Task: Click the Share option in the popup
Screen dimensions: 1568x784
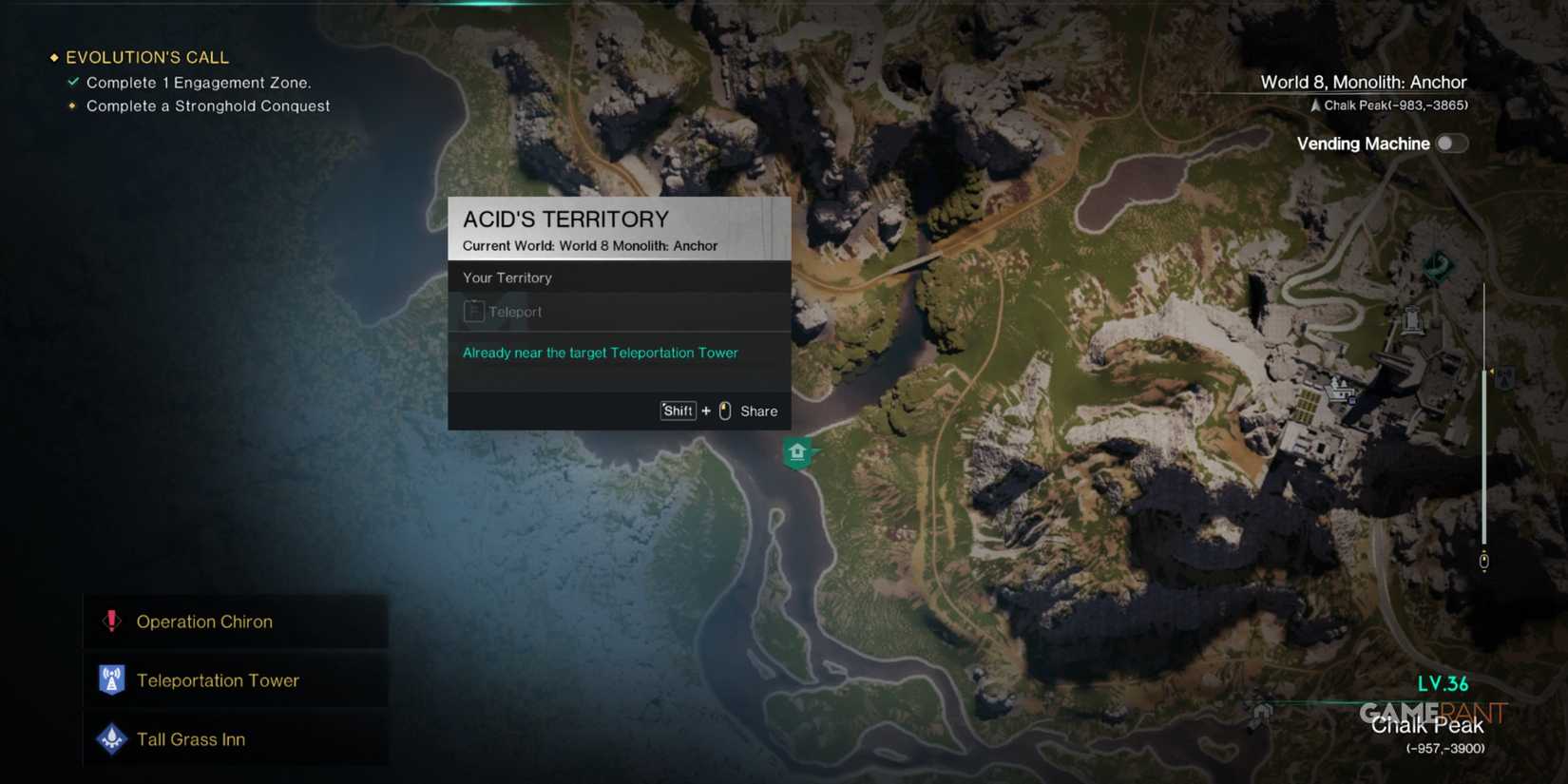Action: click(758, 411)
